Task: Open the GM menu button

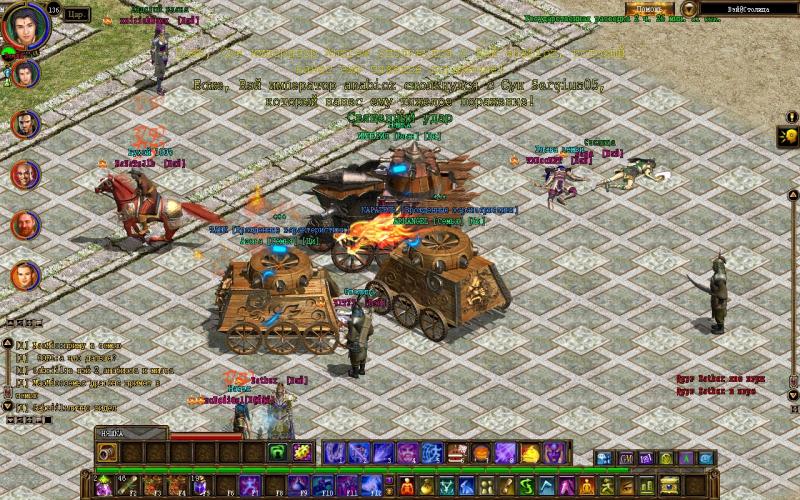Action: (627, 458)
